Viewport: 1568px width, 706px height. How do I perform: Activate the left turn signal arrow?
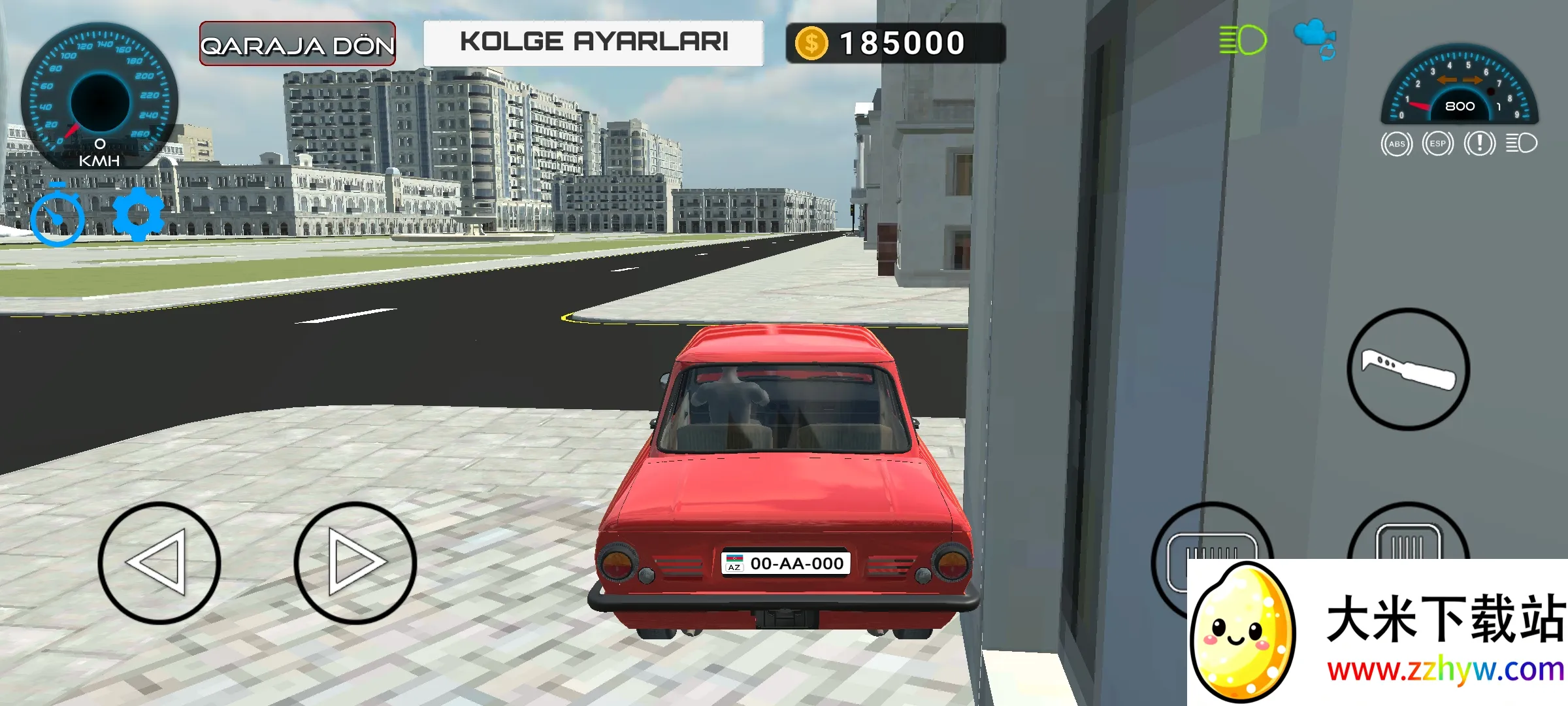tap(1447, 80)
